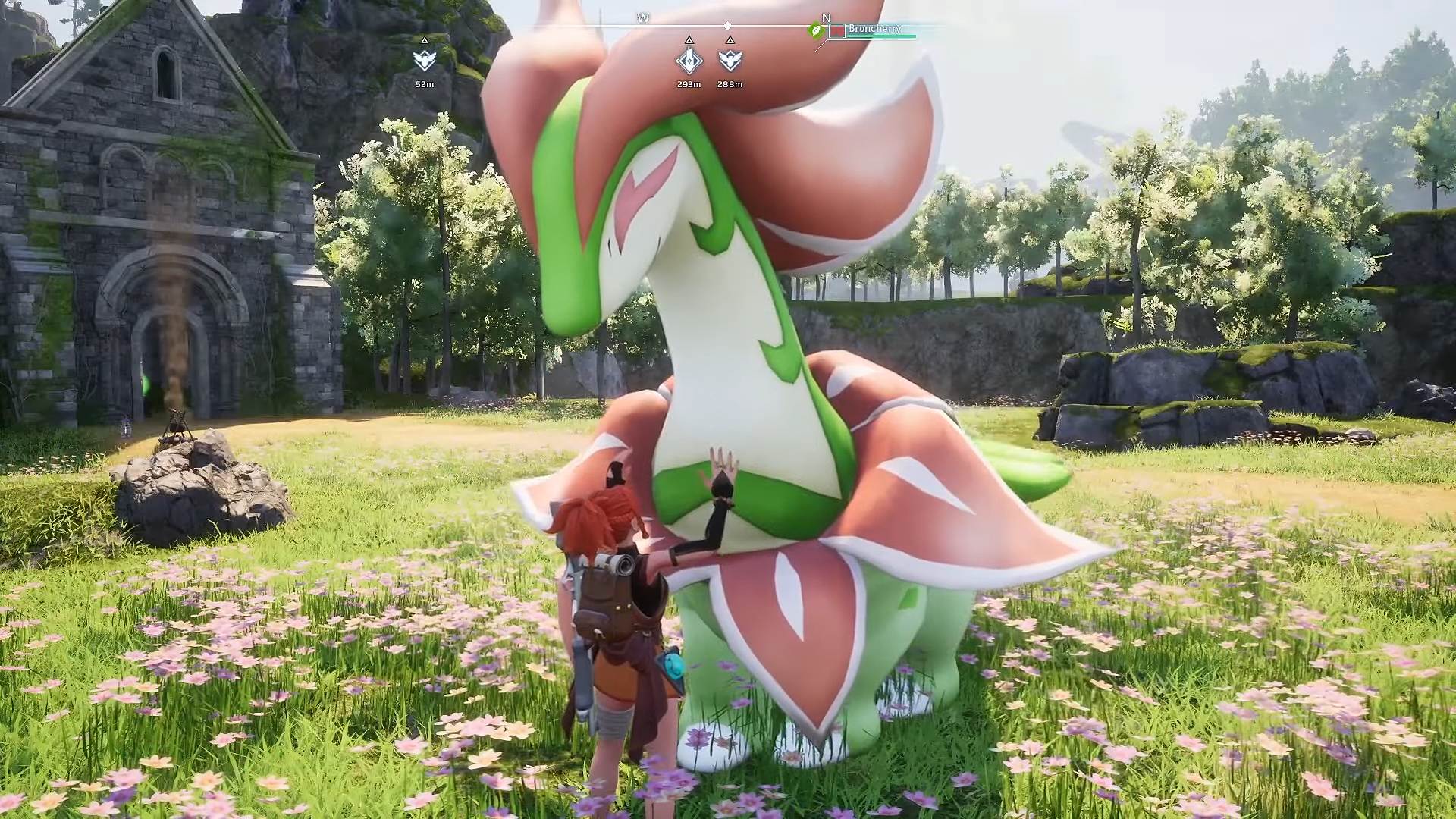
Task: Select the winged marker showing 52m
Action: click(425, 60)
